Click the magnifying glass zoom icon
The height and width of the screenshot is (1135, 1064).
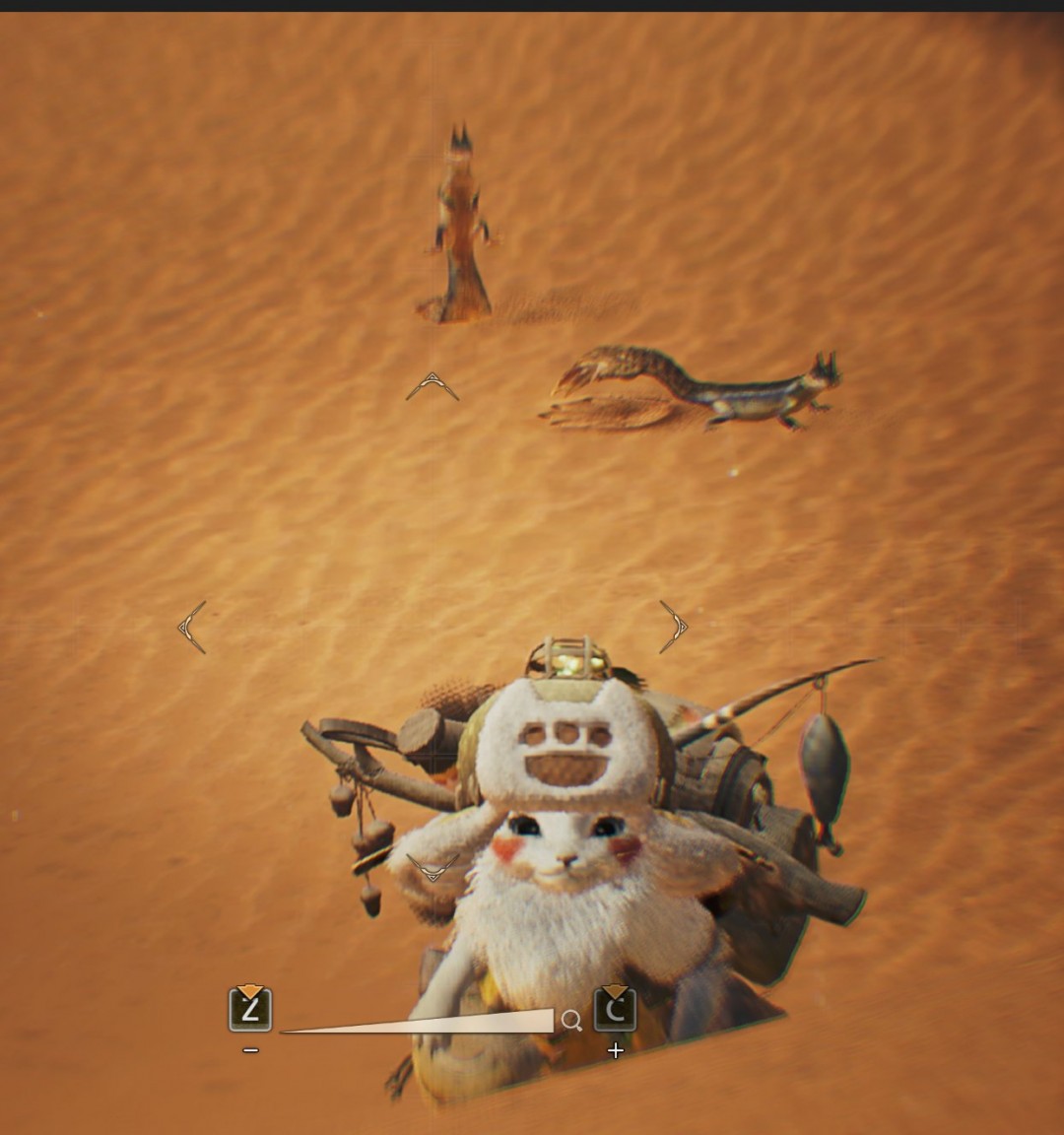pos(571,1021)
